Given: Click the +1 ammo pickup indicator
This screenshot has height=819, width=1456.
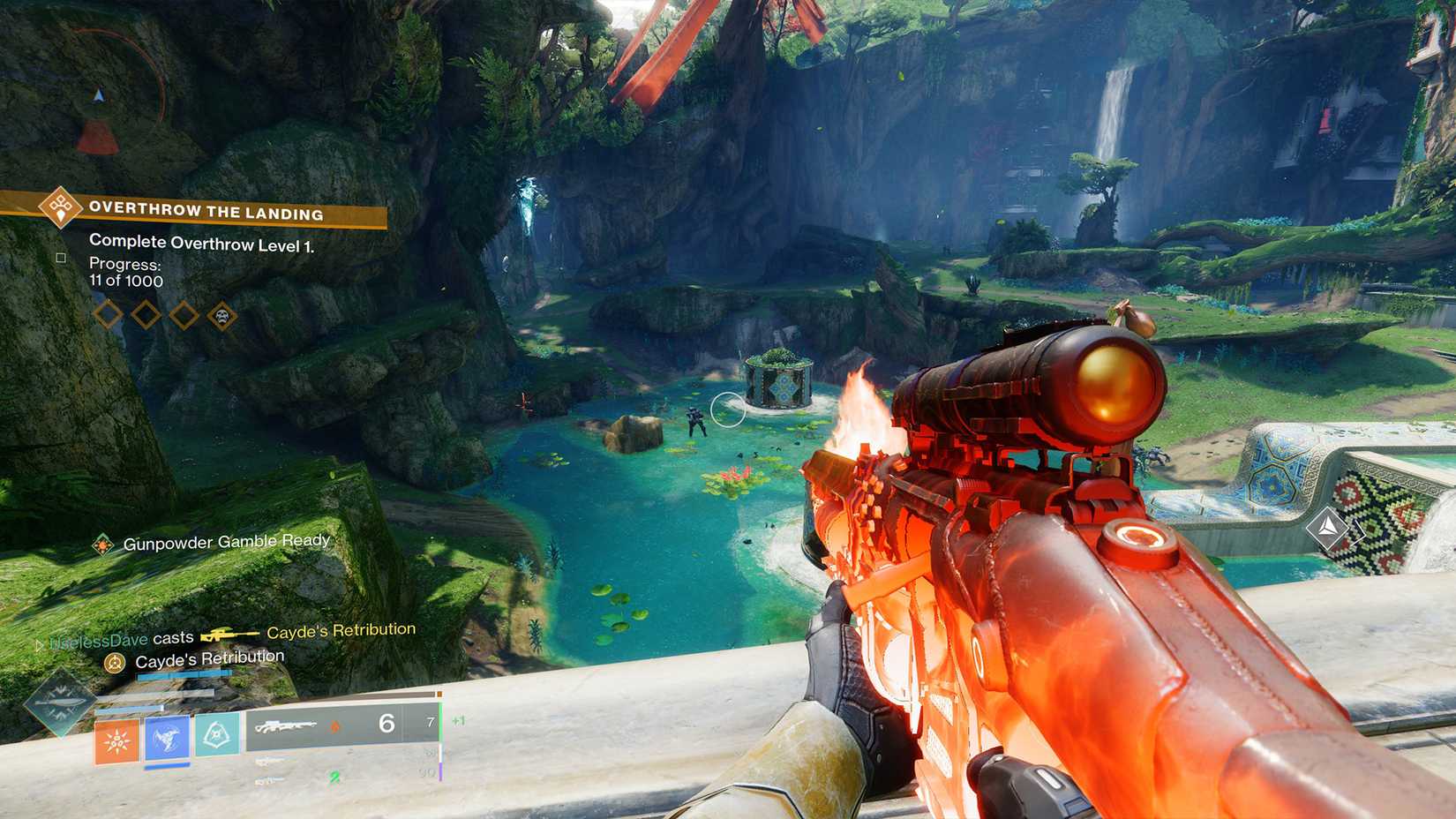Looking at the screenshot, I should pos(458,720).
